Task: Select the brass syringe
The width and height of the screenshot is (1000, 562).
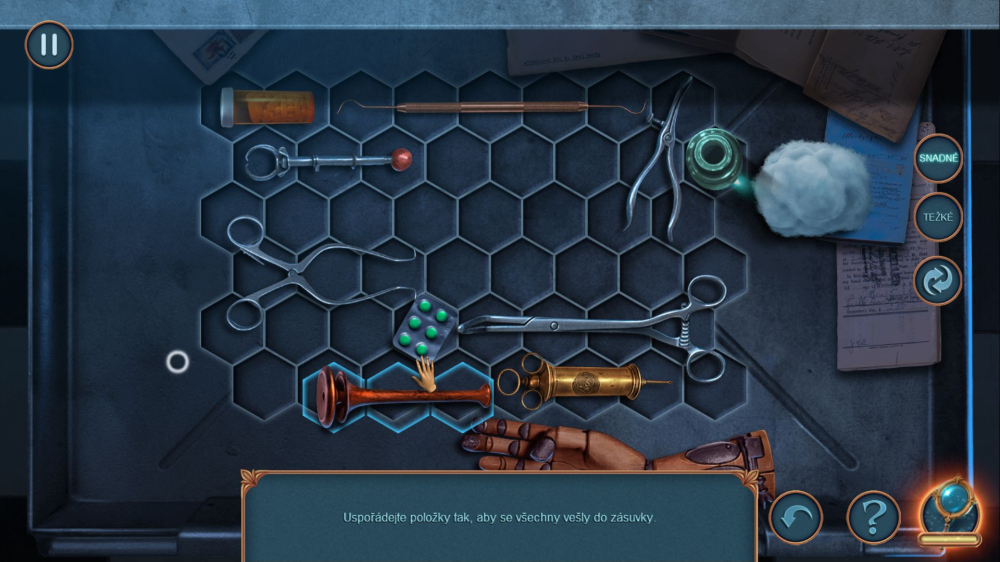Action: [x=580, y=381]
